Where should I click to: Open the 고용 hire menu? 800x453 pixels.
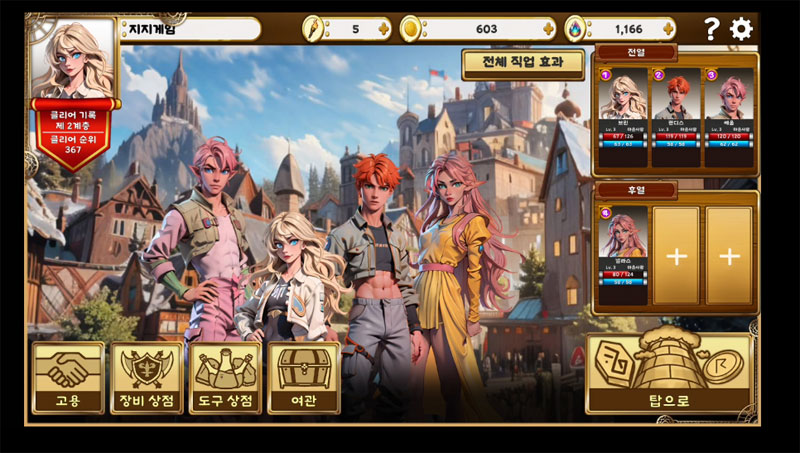[68, 377]
